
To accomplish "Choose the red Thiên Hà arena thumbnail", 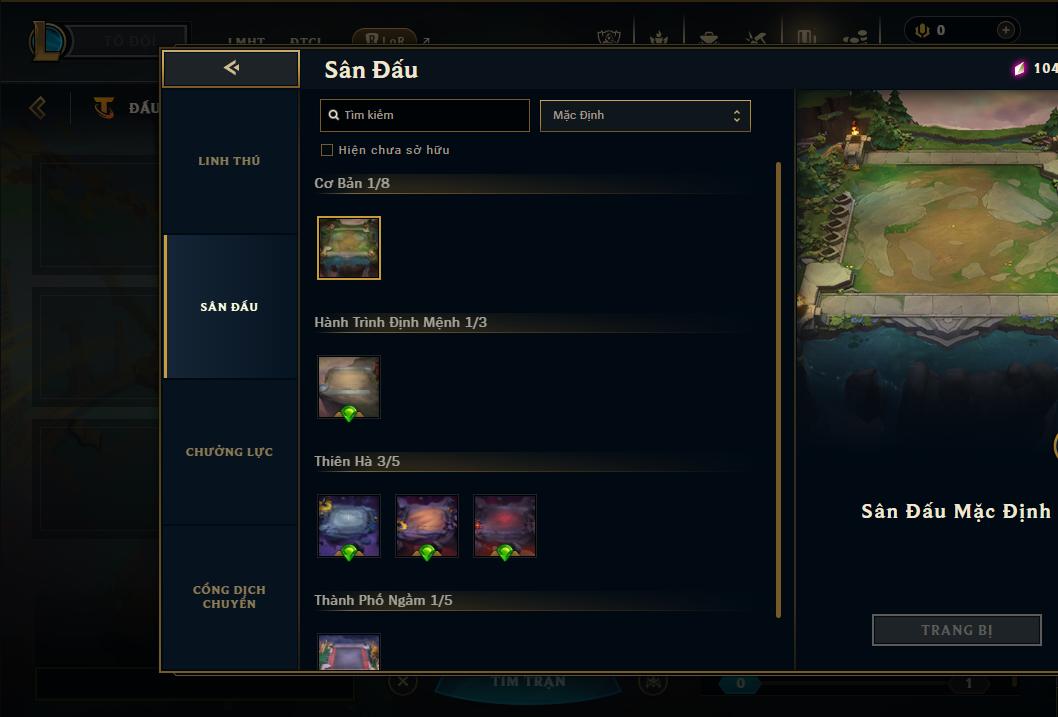I will pyautogui.click(x=505, y=525).
